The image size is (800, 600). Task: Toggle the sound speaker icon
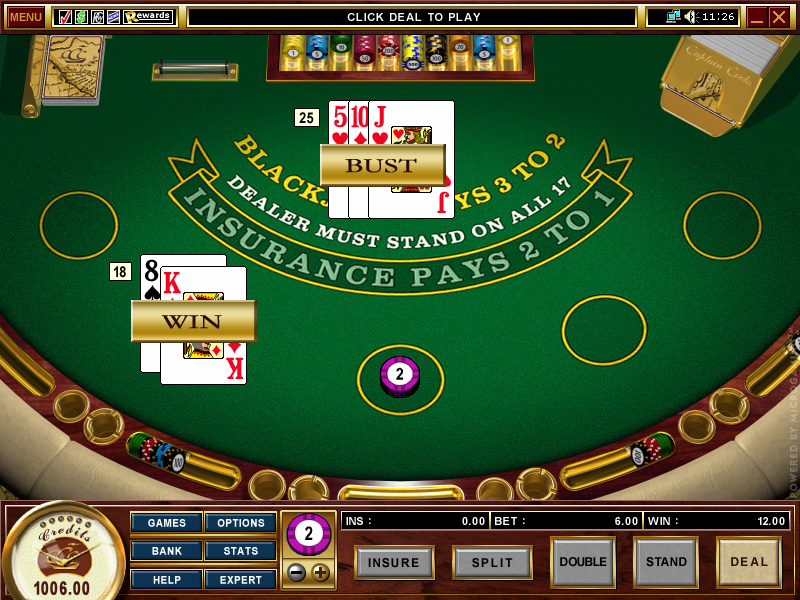pyautogui.click(x=690, y=17)
